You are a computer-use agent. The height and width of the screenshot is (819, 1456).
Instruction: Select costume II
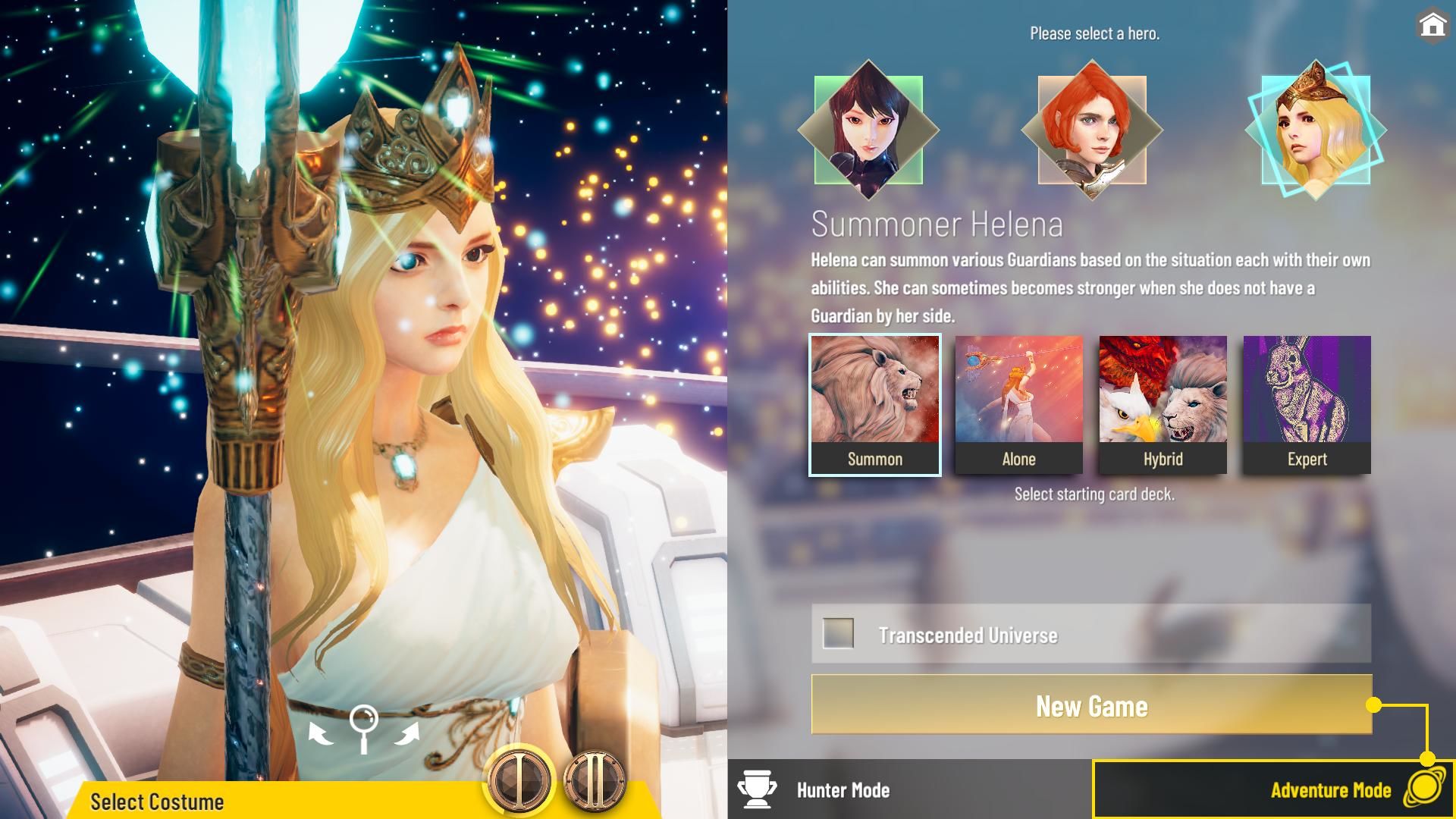pyautogui.click(x=595, y=780)
